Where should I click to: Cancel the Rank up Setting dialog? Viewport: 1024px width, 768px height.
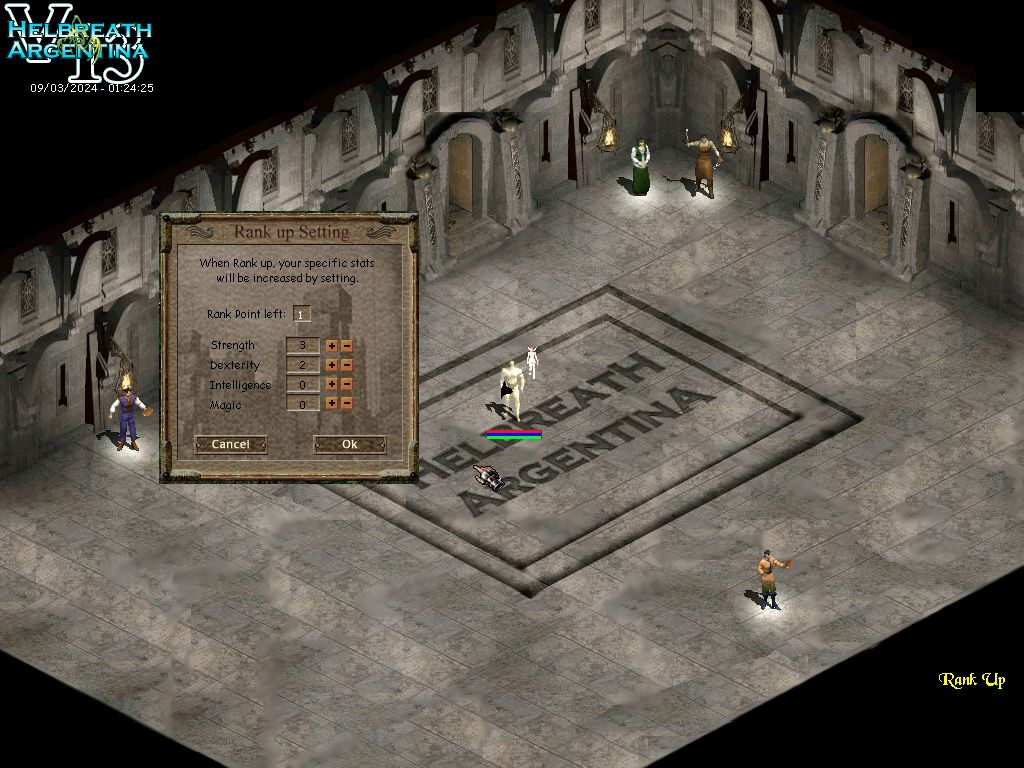pyautogui.click(x=230, y=444)
